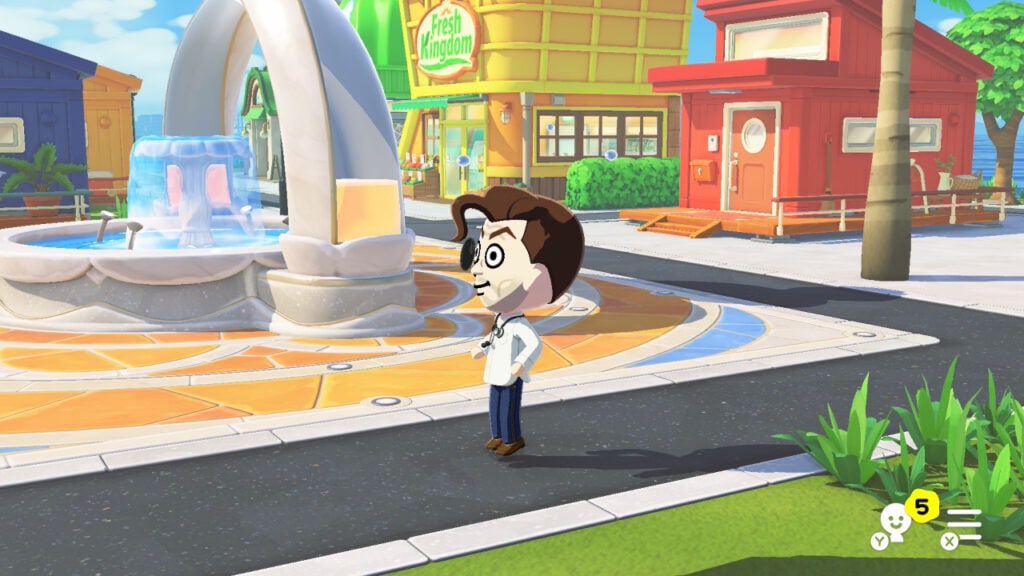Open the three-line hamburger menu
Viewport: 1024px width, 576px height.
[x=965, y=523]
